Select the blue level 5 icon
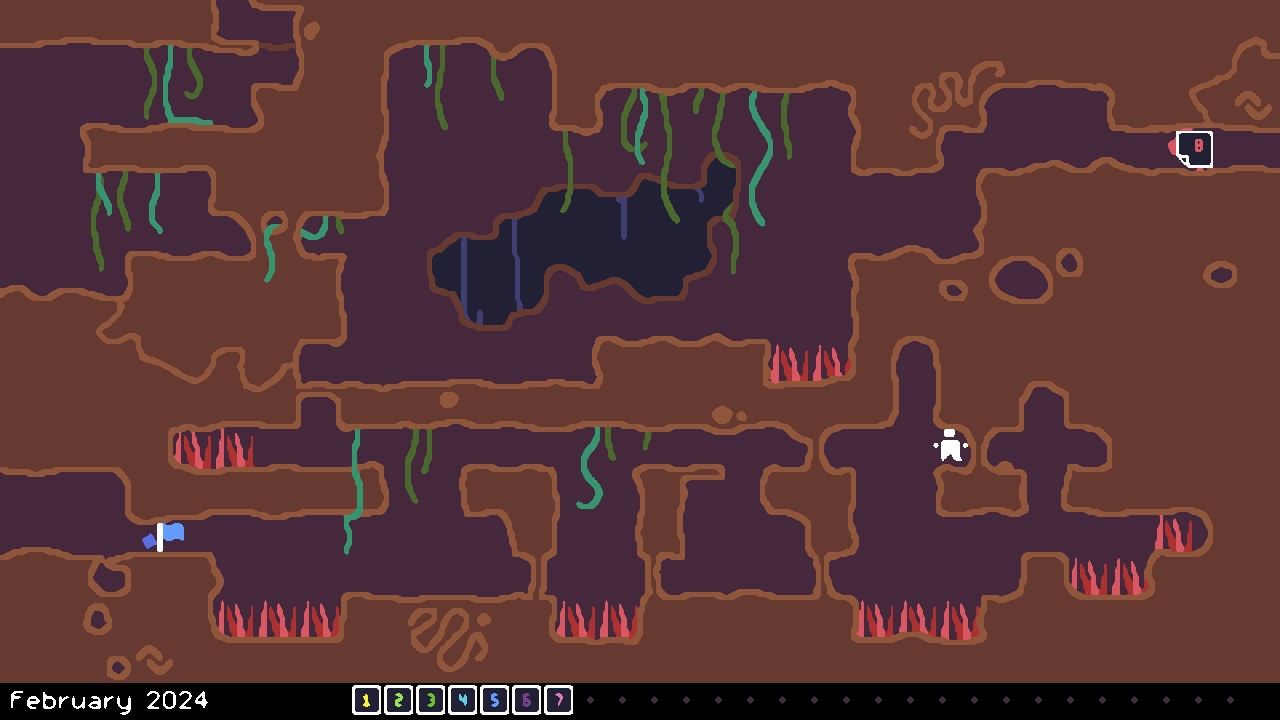Image resolution: width=1280 pixels, height=720 pixels. (495, 700)
